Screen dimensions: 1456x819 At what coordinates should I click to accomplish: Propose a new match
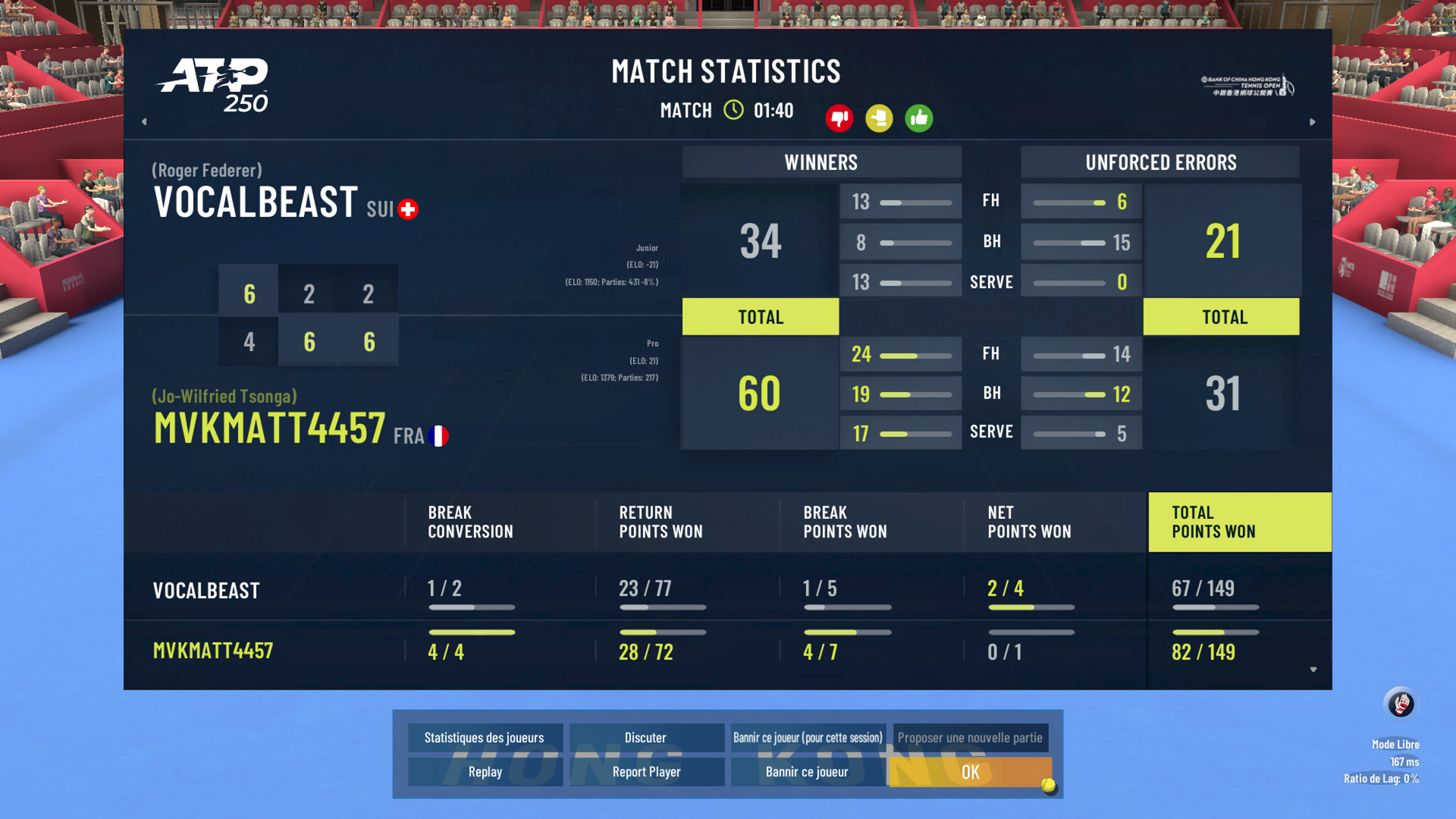pyautogui.click(x=970, y=738)
